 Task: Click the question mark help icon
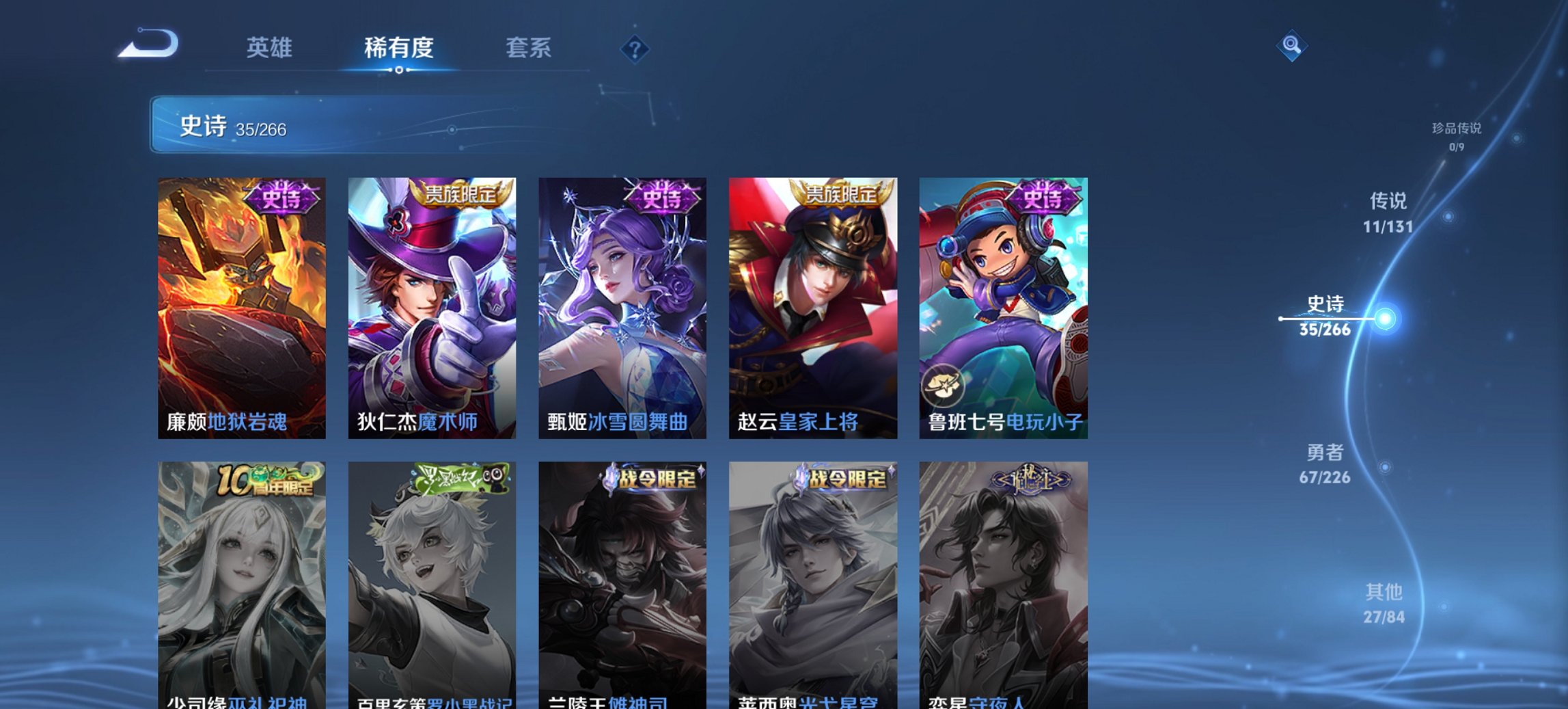point(635,48)
